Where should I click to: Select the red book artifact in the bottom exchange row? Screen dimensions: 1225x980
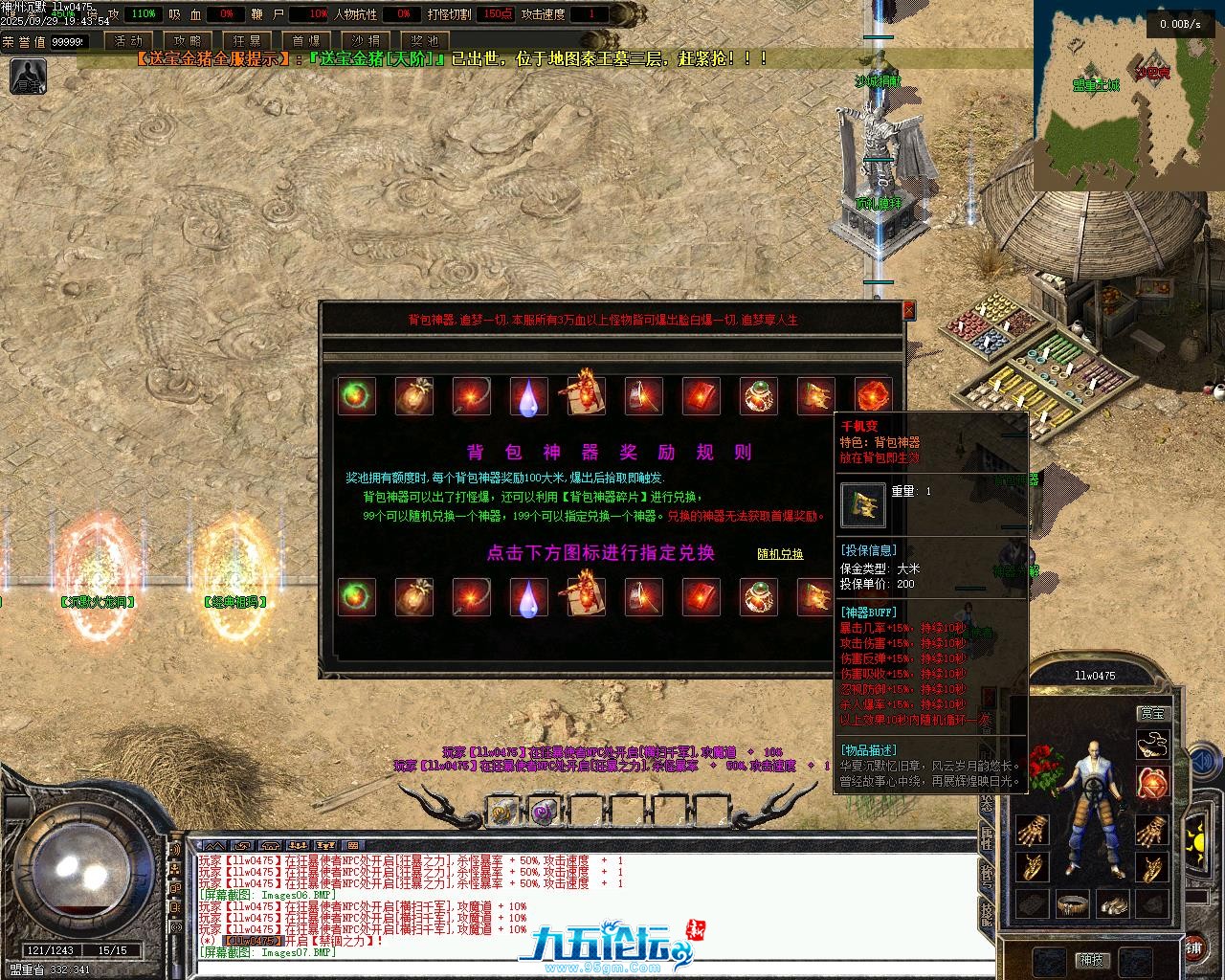point(701,597)
